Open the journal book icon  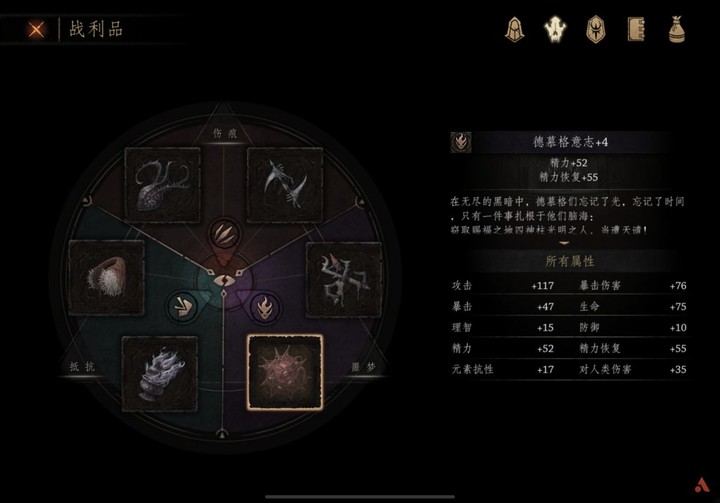pyautogui.click(x=635, y=29)
